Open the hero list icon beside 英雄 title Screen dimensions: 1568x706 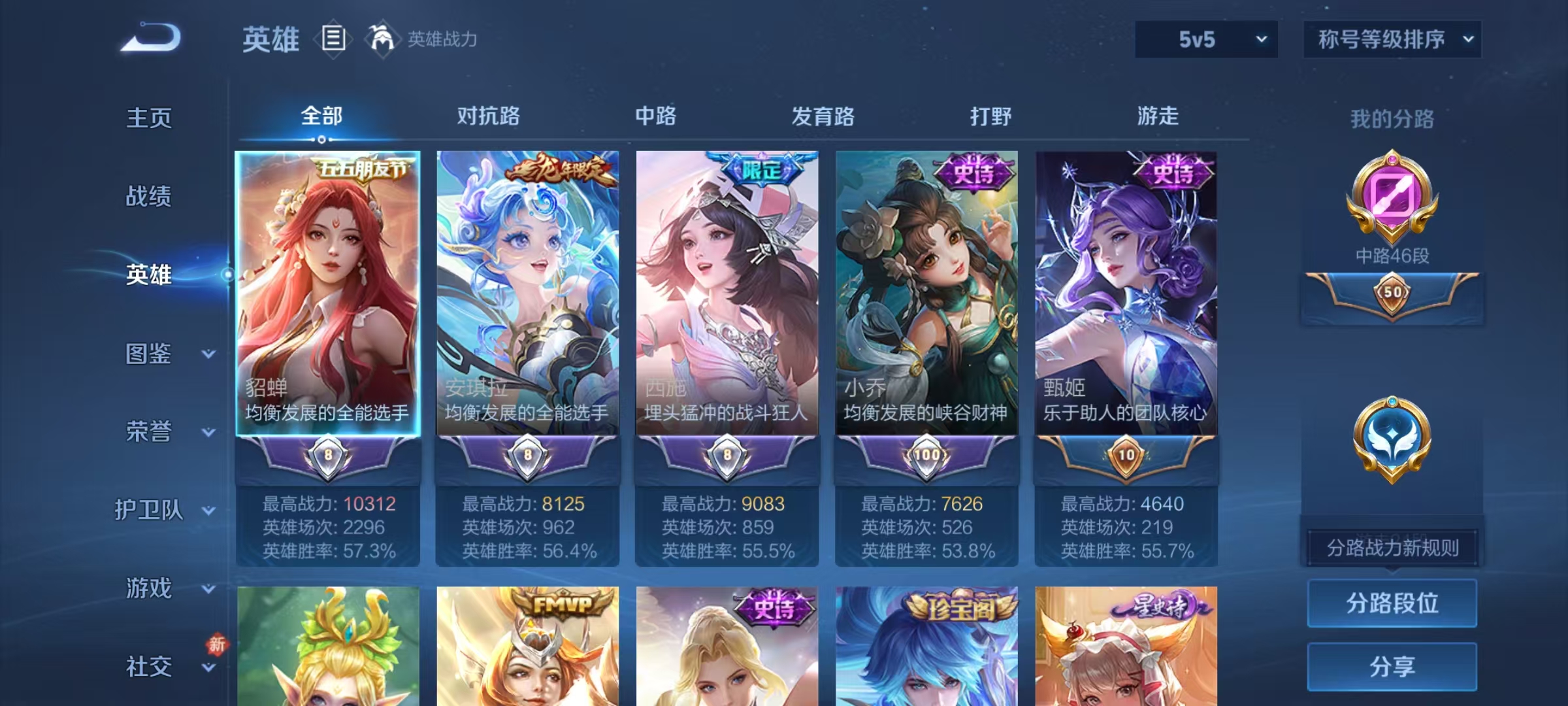(333, 39)
